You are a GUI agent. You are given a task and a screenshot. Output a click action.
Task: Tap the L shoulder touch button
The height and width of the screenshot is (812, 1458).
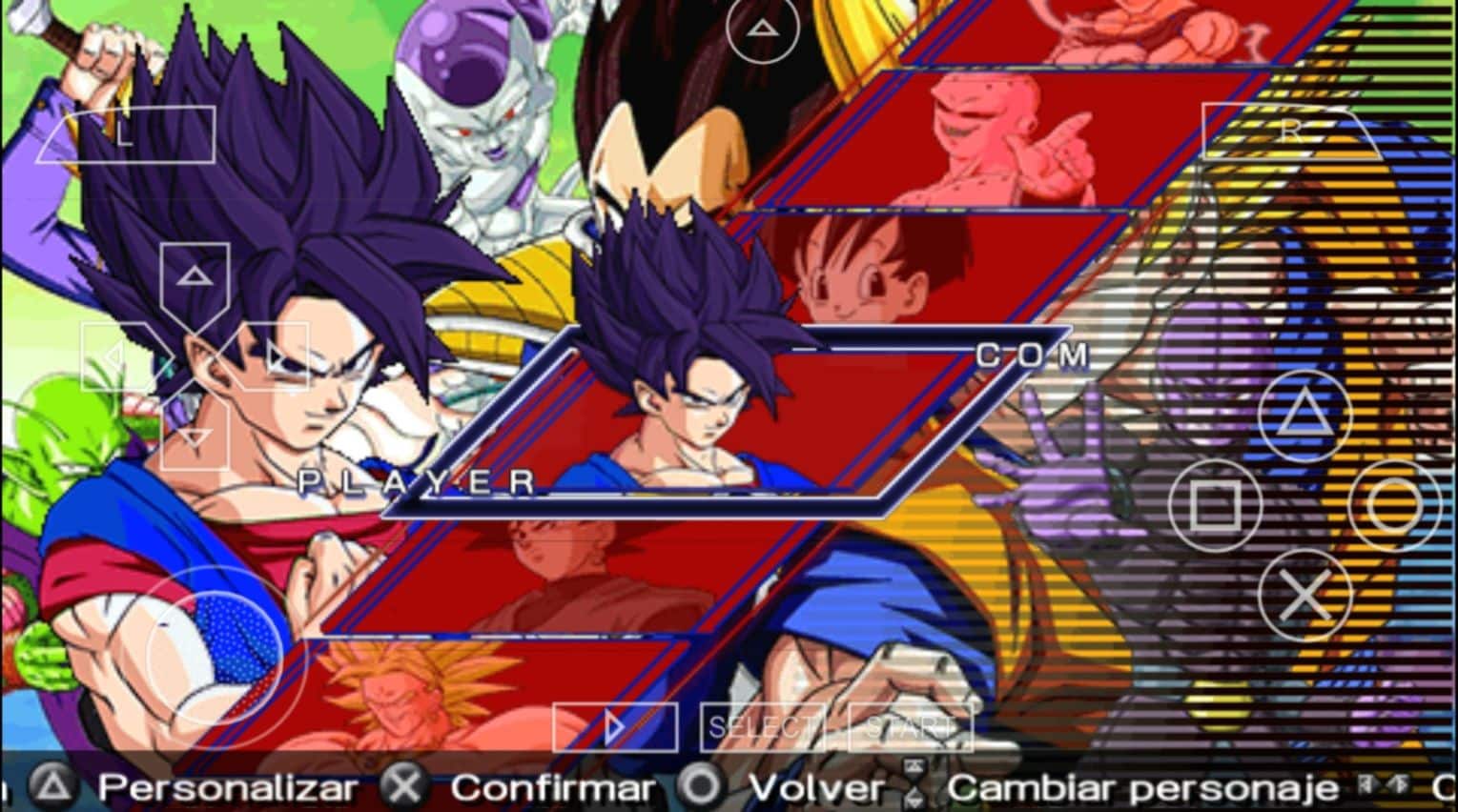126,134
